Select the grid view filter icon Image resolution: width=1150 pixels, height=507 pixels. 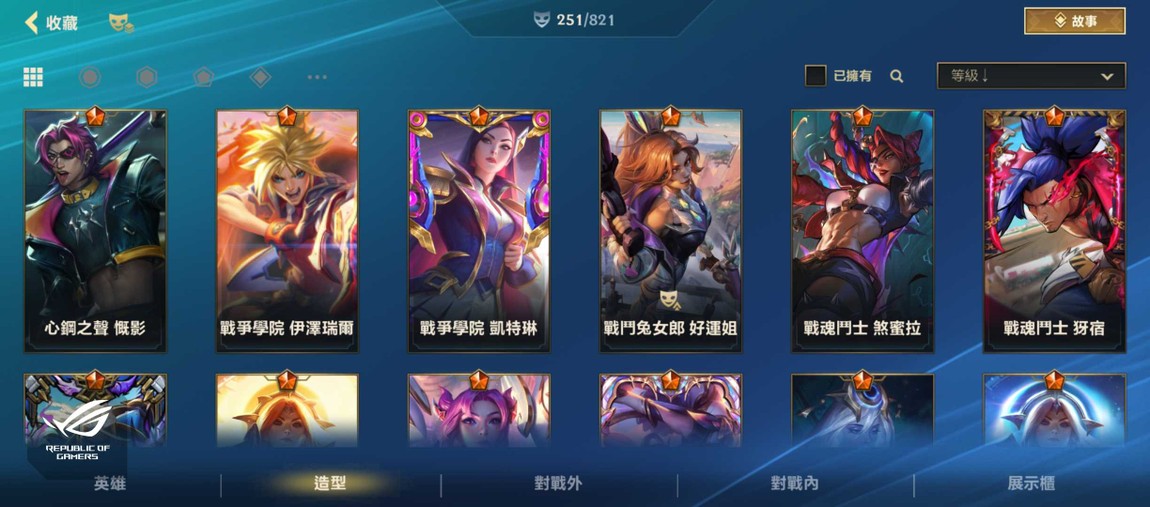tap(33, 77)
